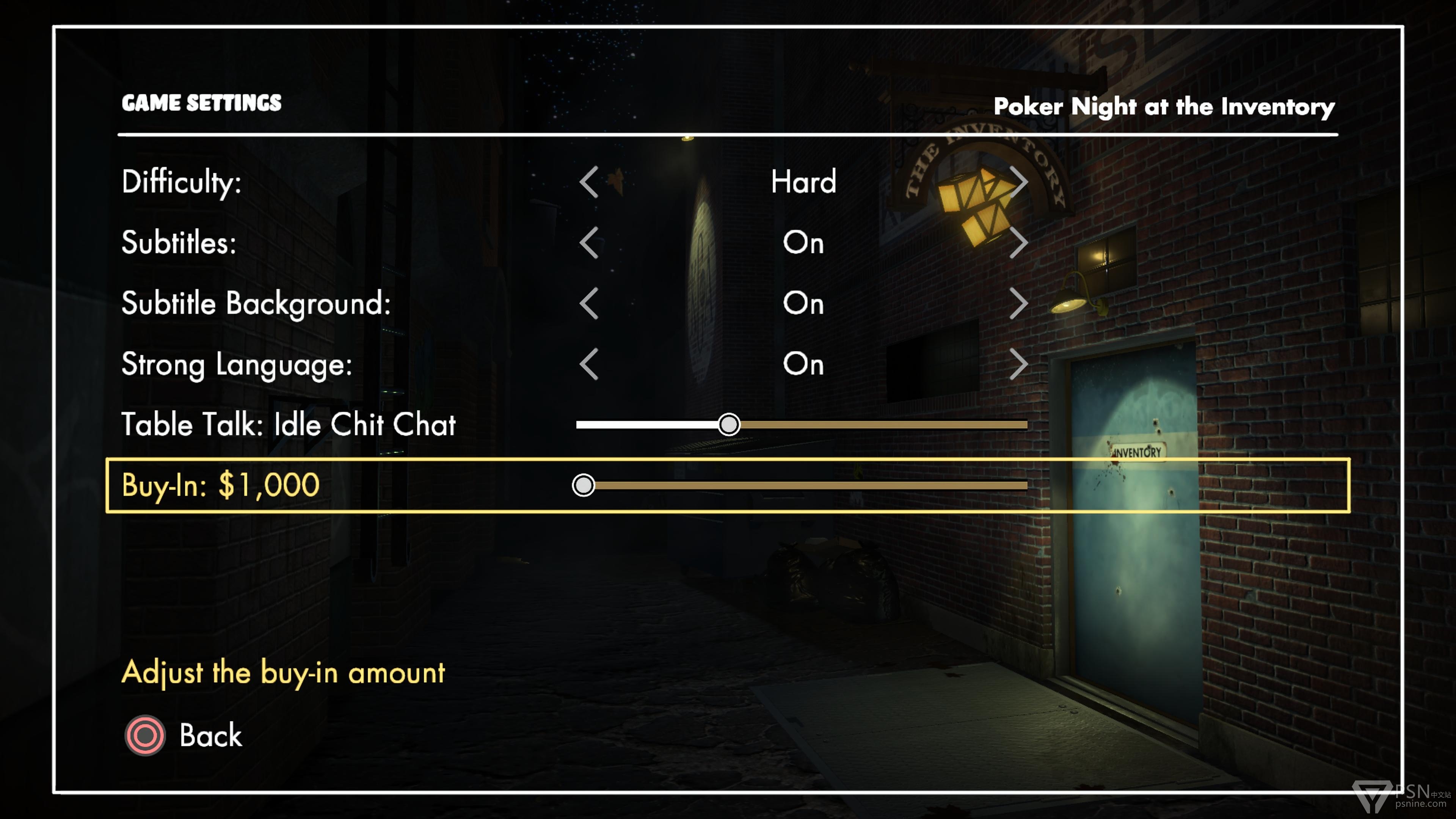Change Subtitle Background with right arrow
Screen dimensions: 1456x819
pyautogui.click(x=1018, y=303)
